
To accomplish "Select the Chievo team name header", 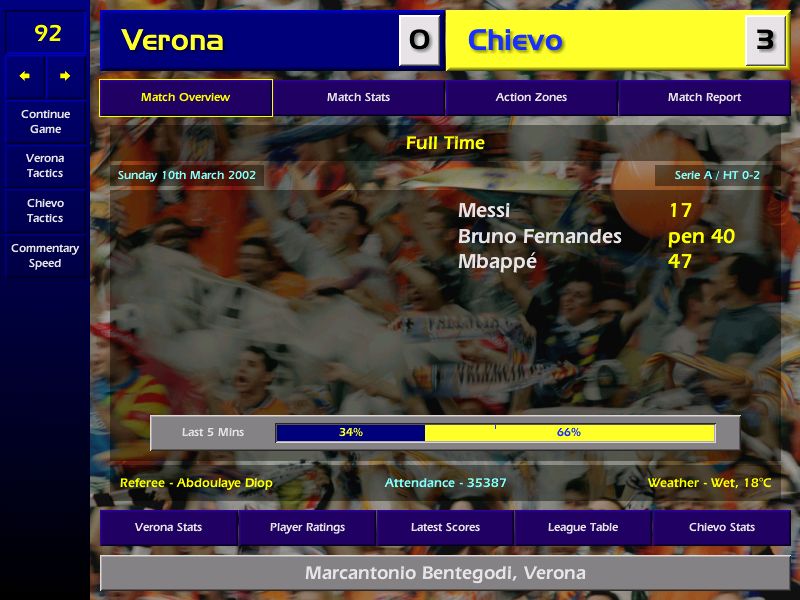I will click(515, 41).
